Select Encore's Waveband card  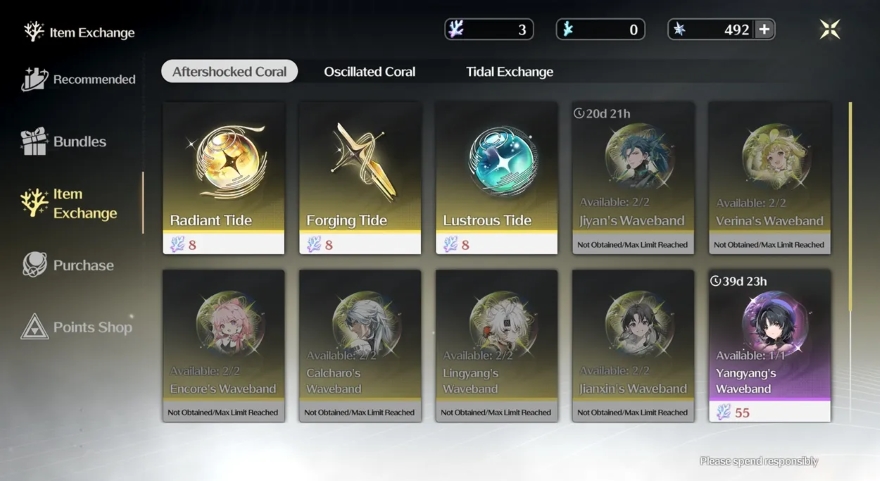click(x=224, y=345)
